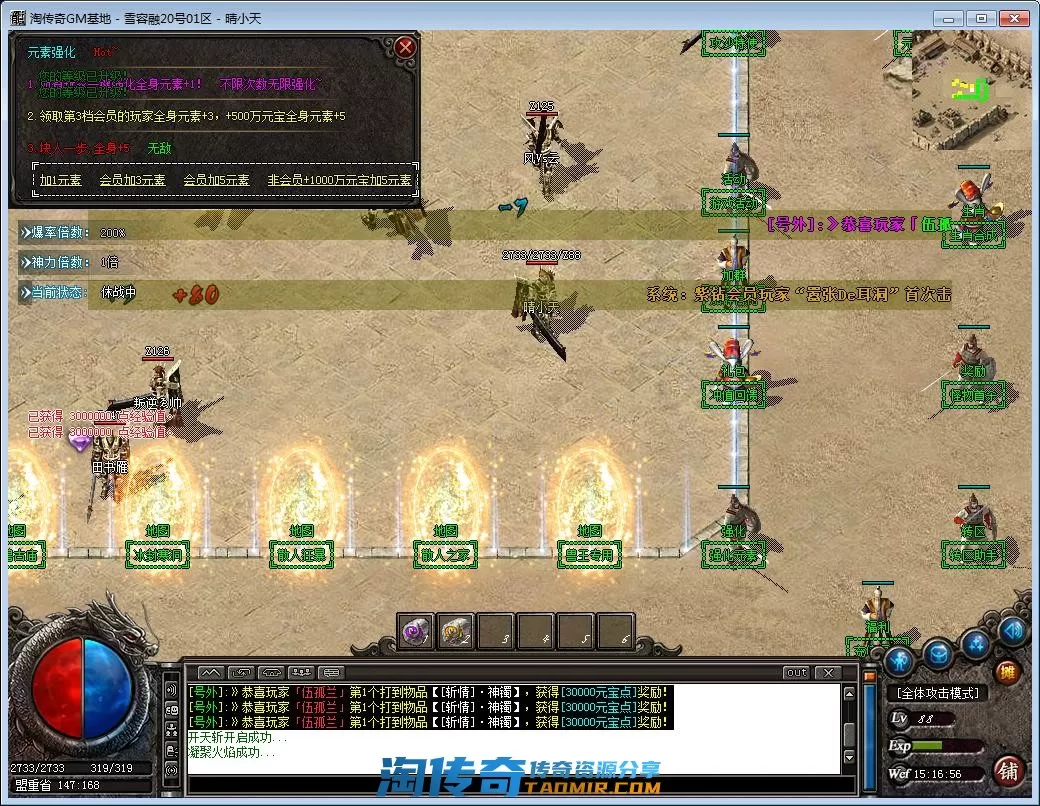This screenshot has height=806, width=1040.
Task: Close the chat panel with its X button
Action: click(x=827, y=673)
